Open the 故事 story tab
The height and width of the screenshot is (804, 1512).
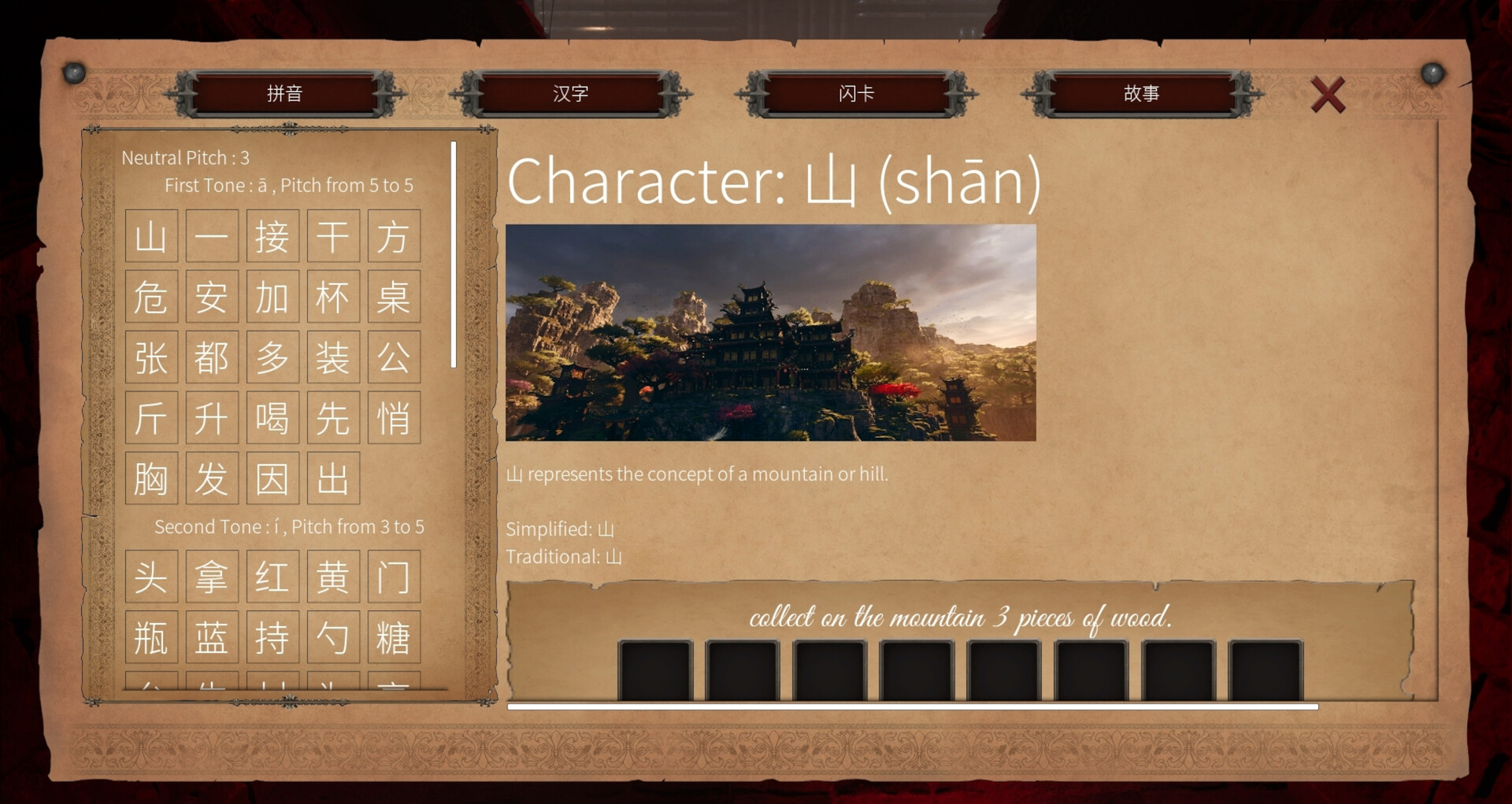coord(1142,93)
